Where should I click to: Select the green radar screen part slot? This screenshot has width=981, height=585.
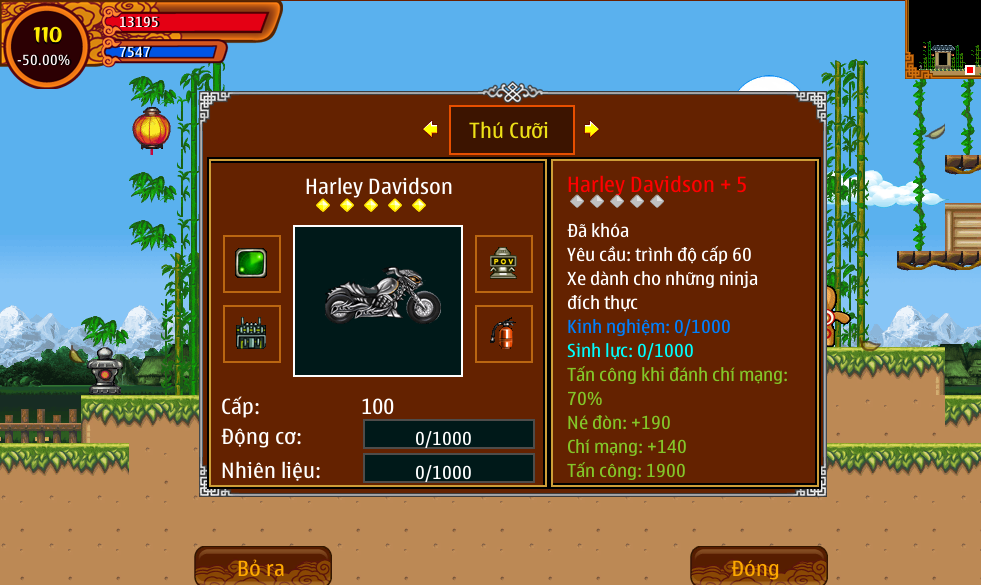click(251, 263)
